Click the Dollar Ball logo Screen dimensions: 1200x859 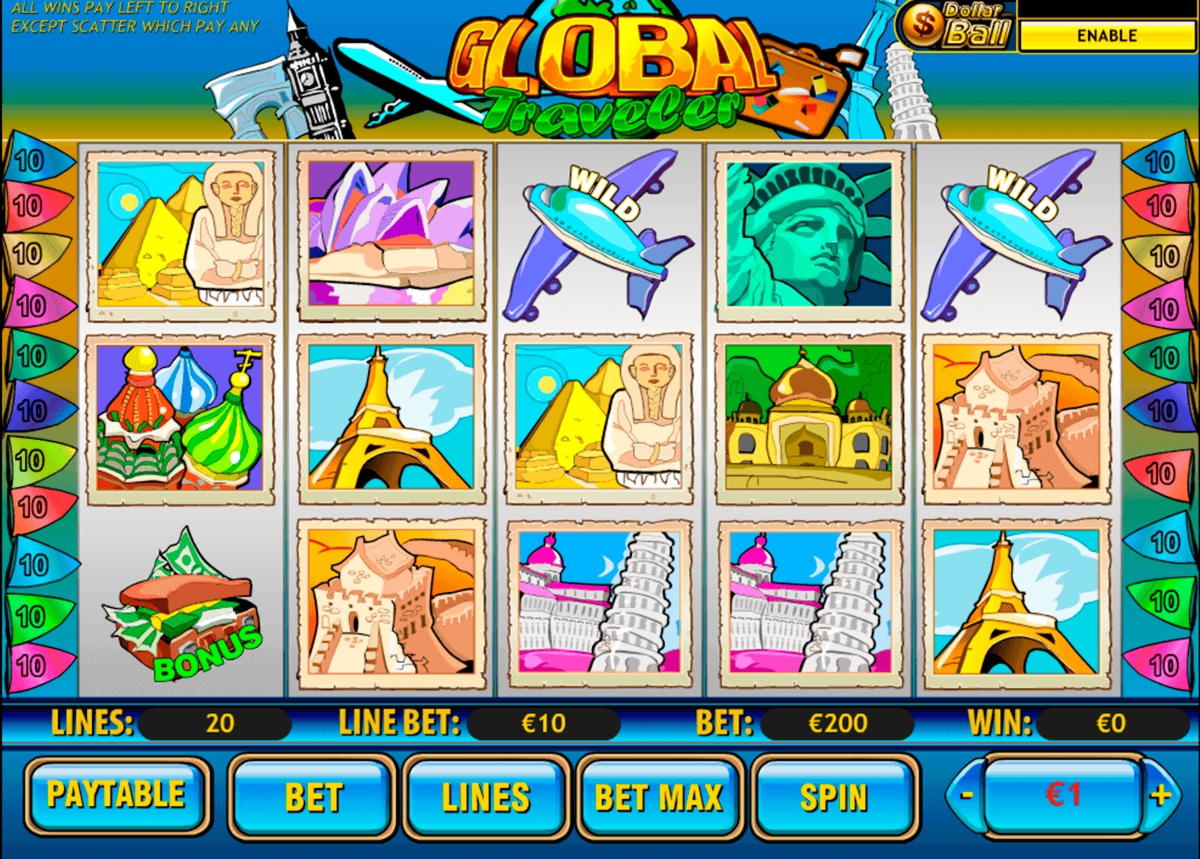955,27
